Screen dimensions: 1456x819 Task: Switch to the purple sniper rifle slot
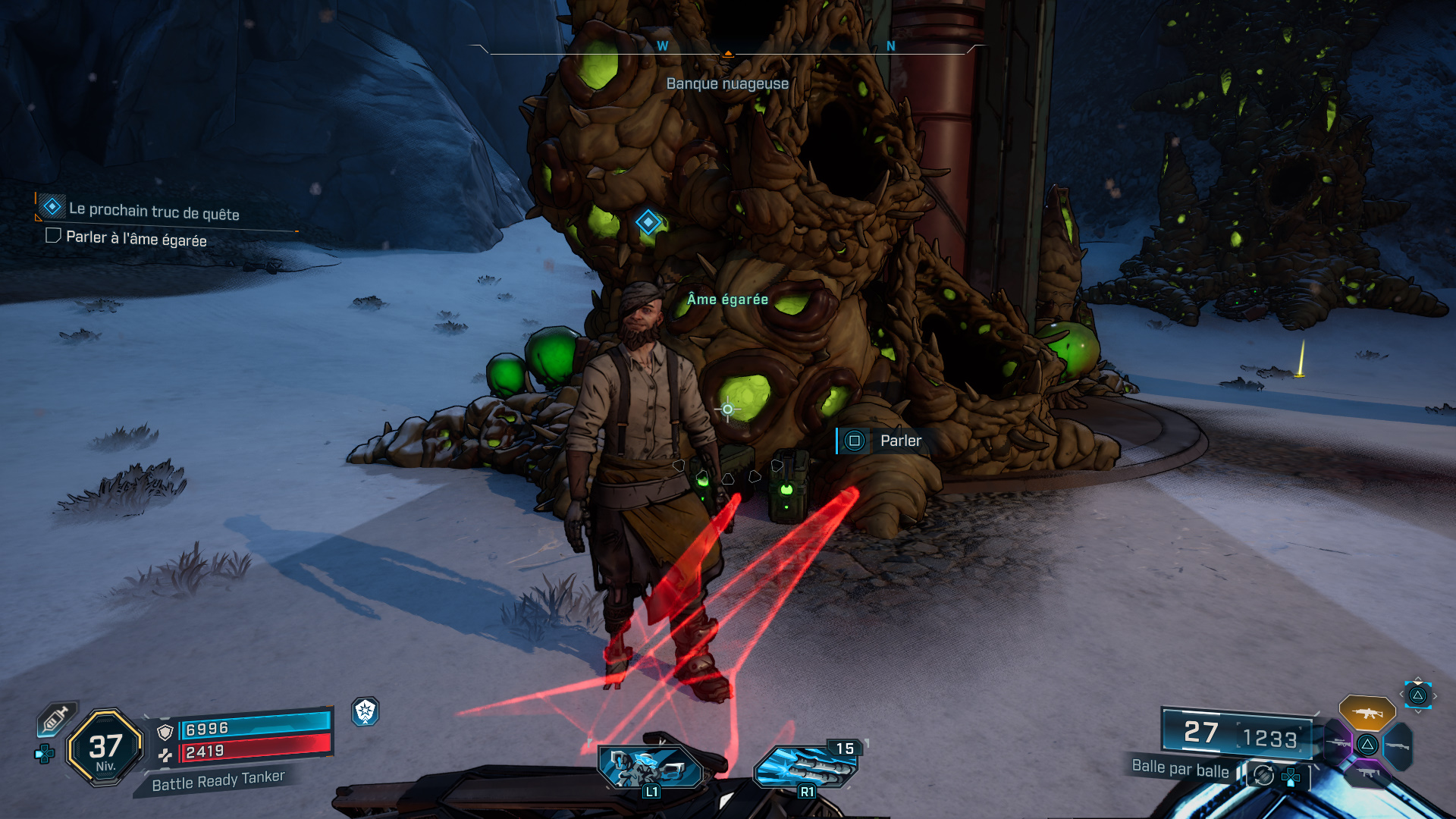[x=1339, y=743]
